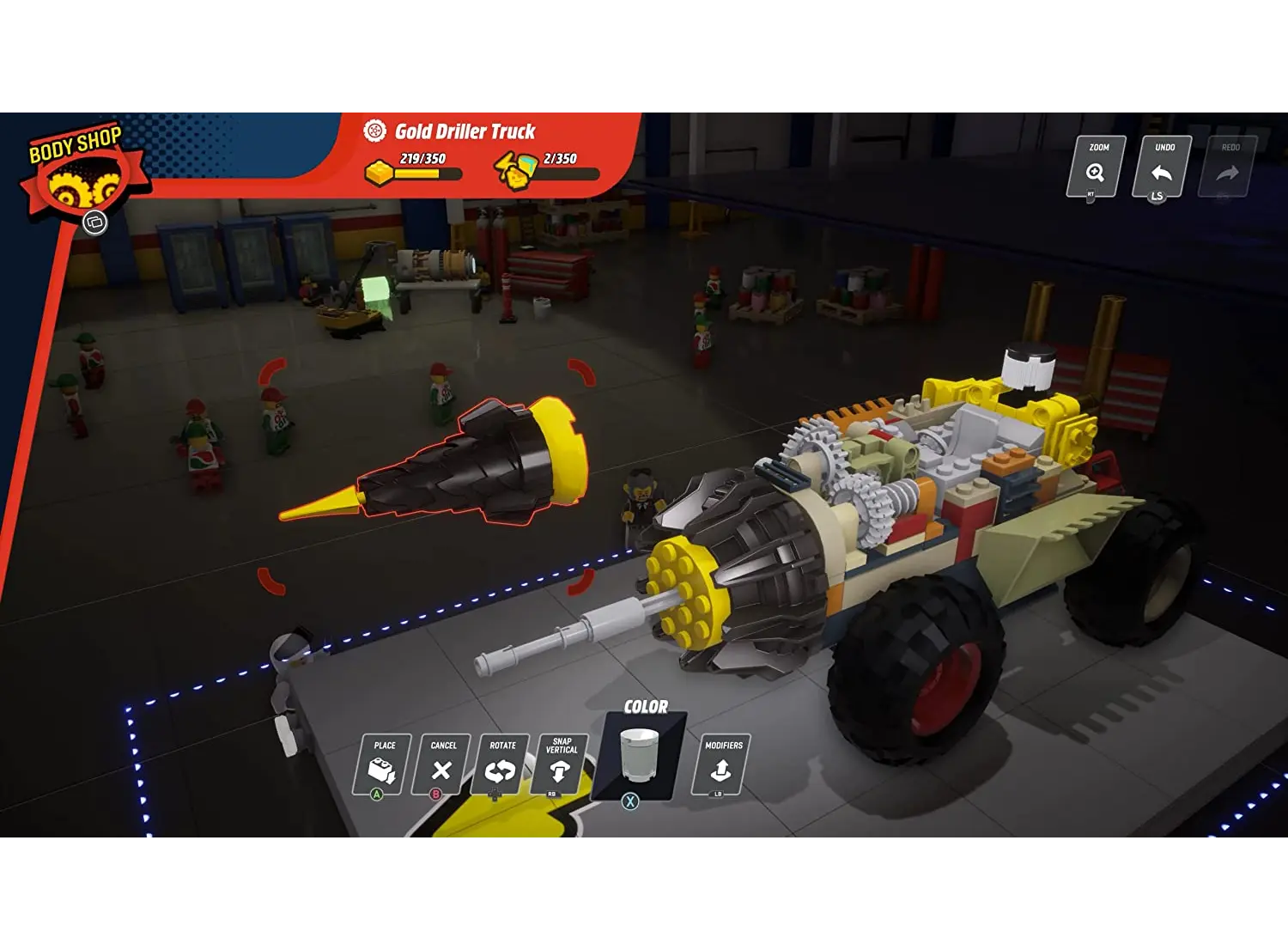This screenshot has height=950, width=1288.
Task: Toggle Snap Vertical mode
Action: [x=561, y=765]
